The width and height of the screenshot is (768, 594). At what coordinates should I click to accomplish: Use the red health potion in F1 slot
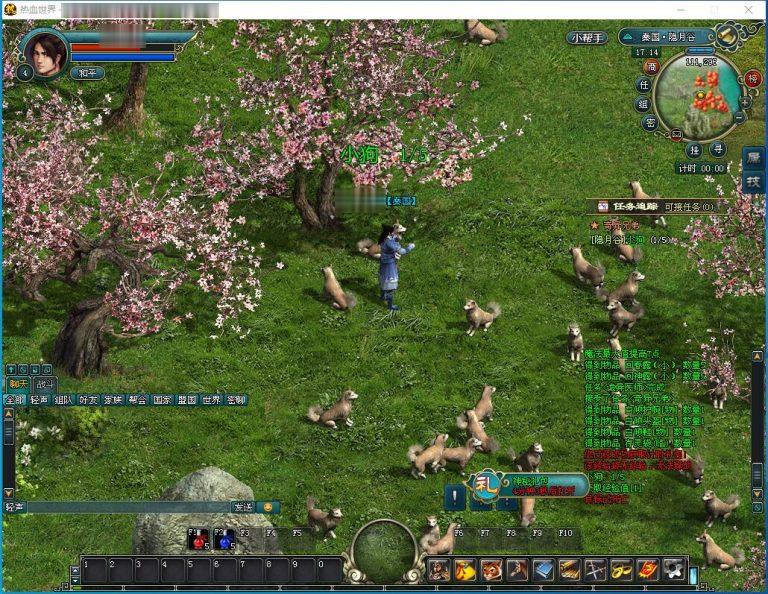pyautogui.click(x=198, y=540)
